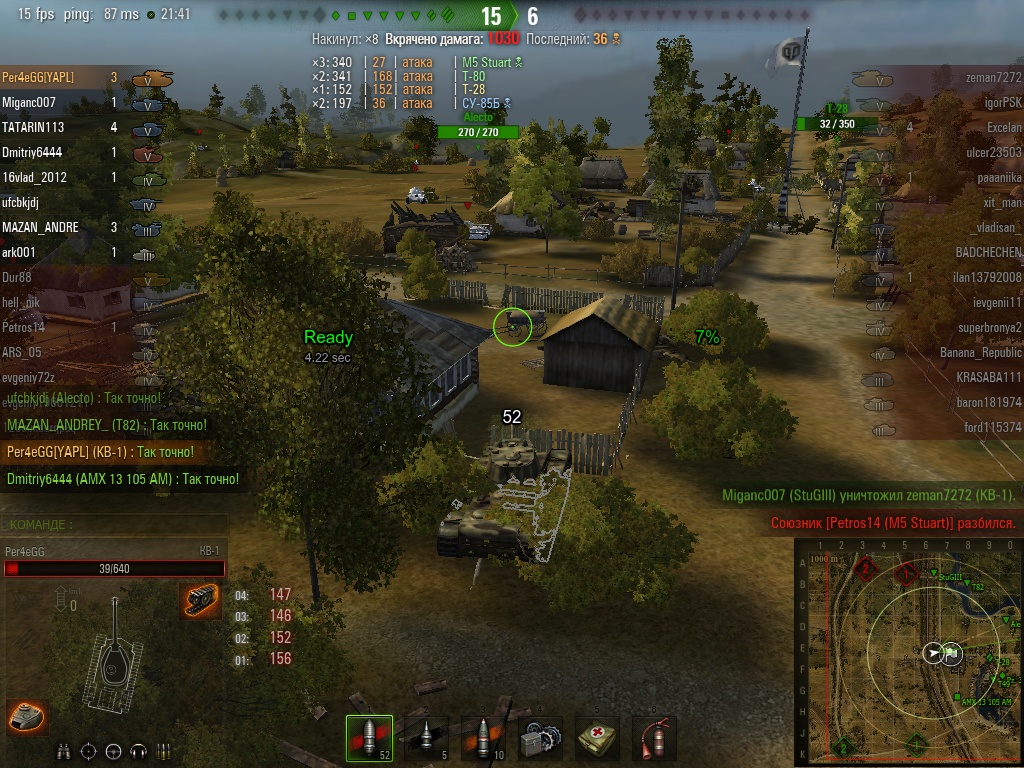
Task: Select enemy player Banana_Republic's row
Action: (x=980, y=353)
